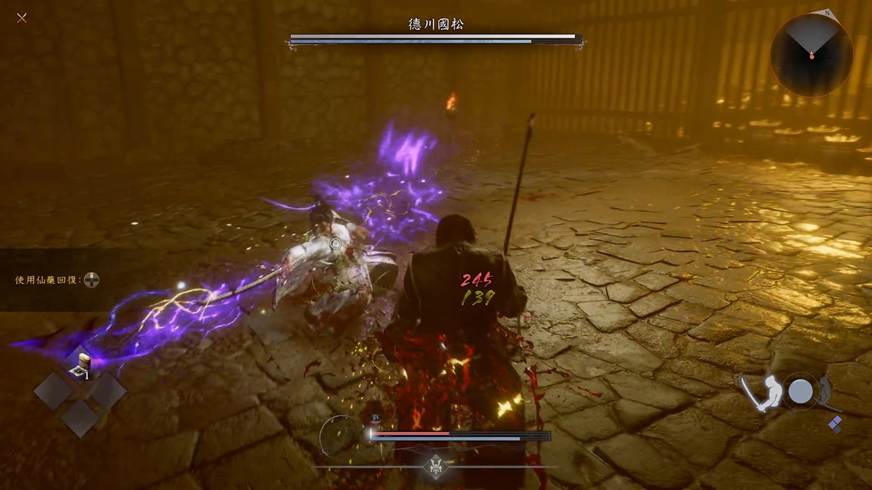The width and height of the screenshot is (872, 490).
Task: Select the elixir item in the quick slot
Action: coord(81,364)
